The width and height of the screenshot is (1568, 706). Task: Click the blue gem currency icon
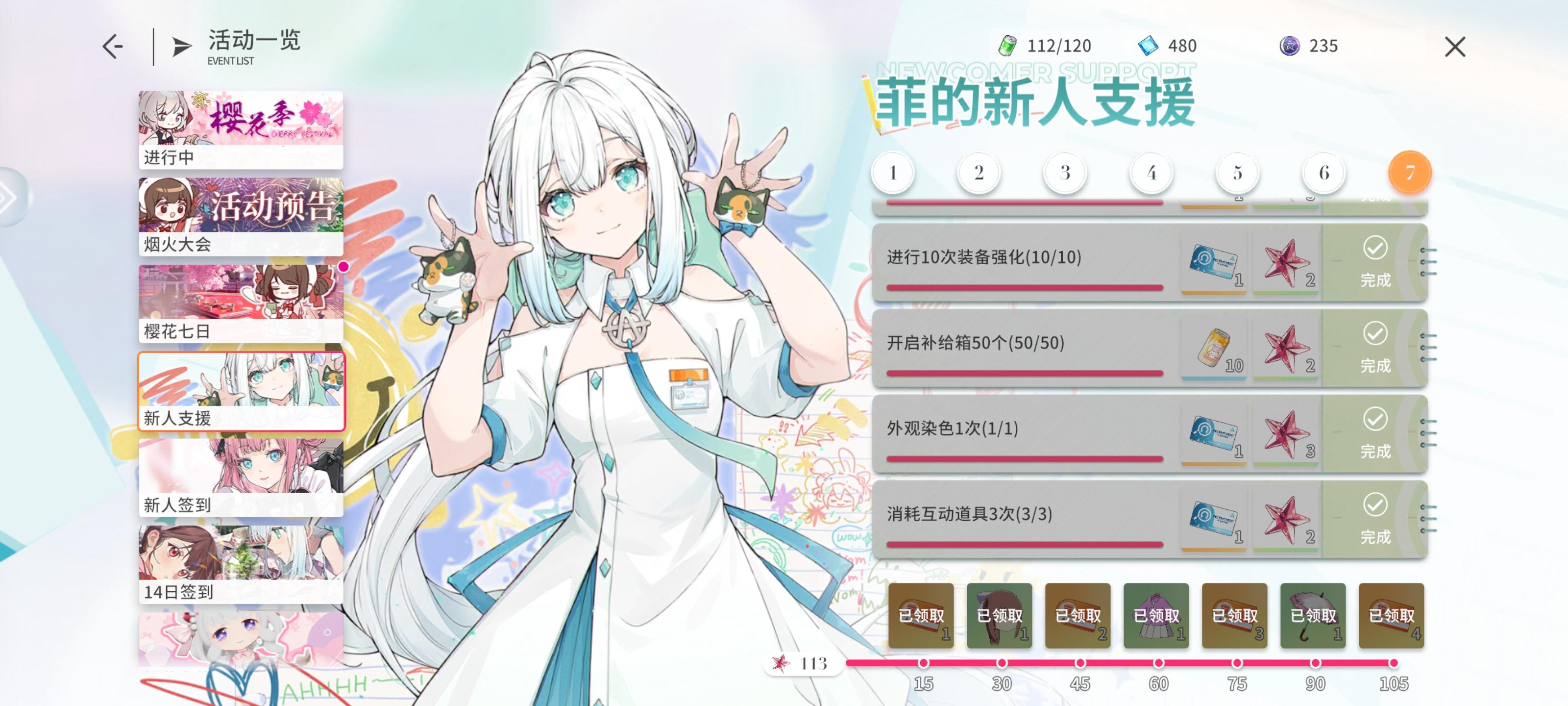tap(1149, 45)
